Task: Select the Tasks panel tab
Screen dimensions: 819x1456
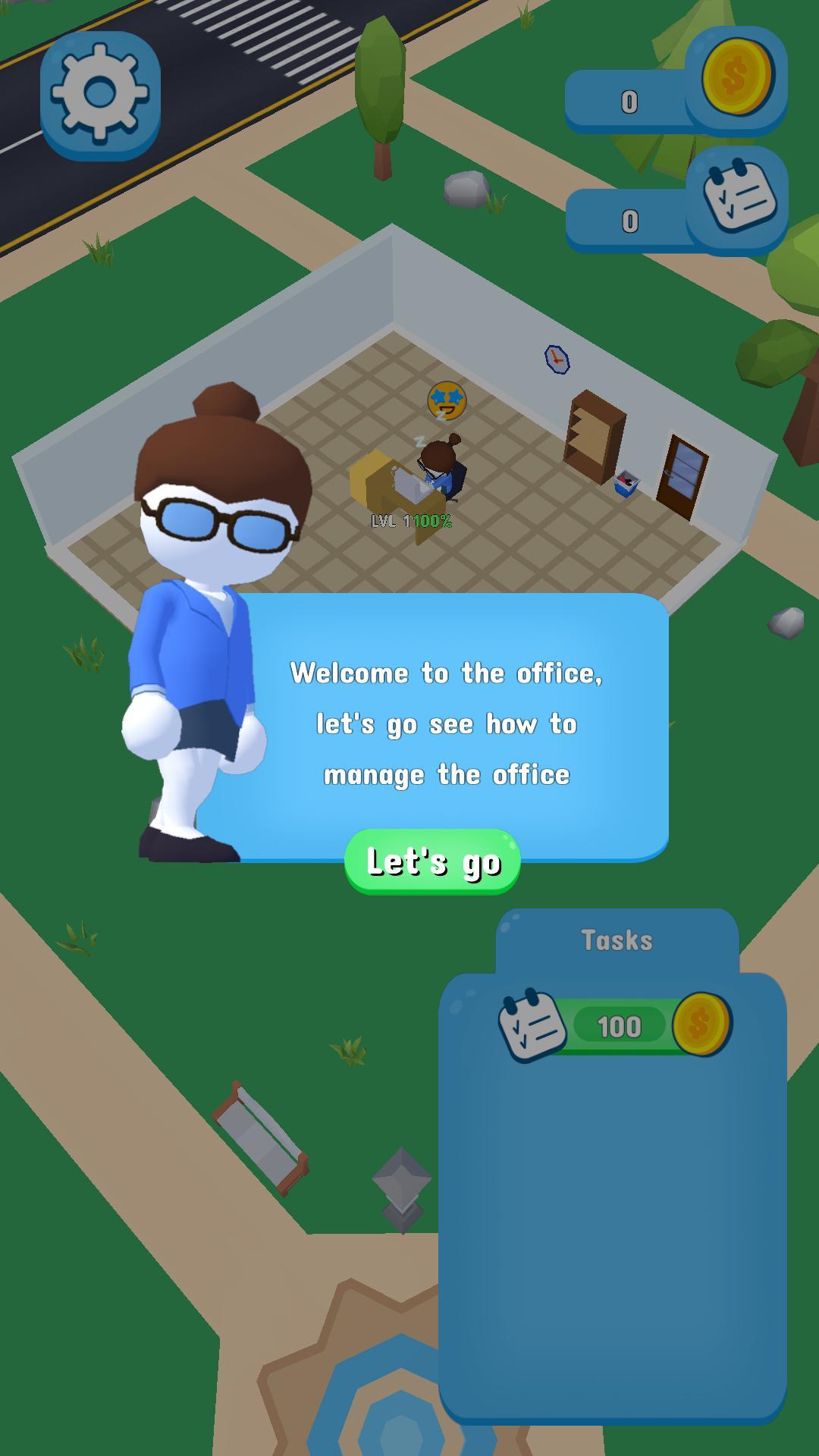Action: pos(617,940)
